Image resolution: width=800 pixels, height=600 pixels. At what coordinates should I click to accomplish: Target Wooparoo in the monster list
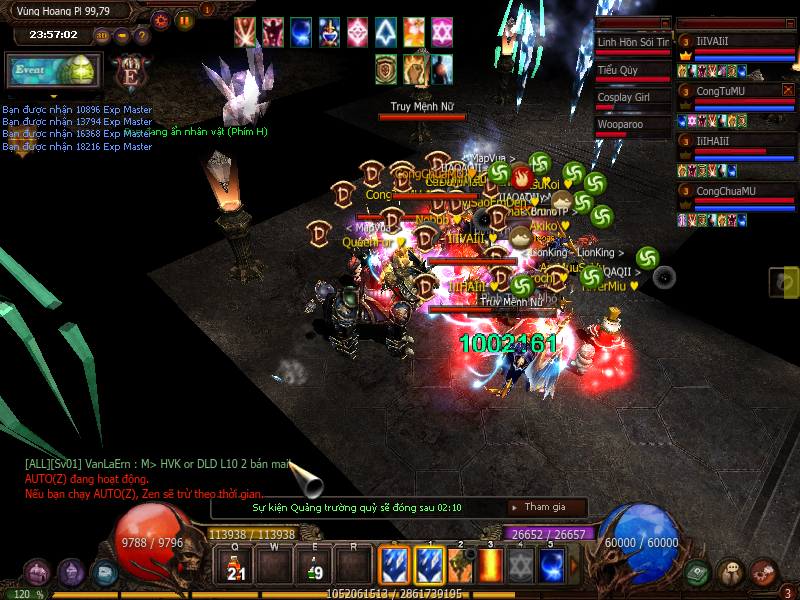[x=633, y=125]
